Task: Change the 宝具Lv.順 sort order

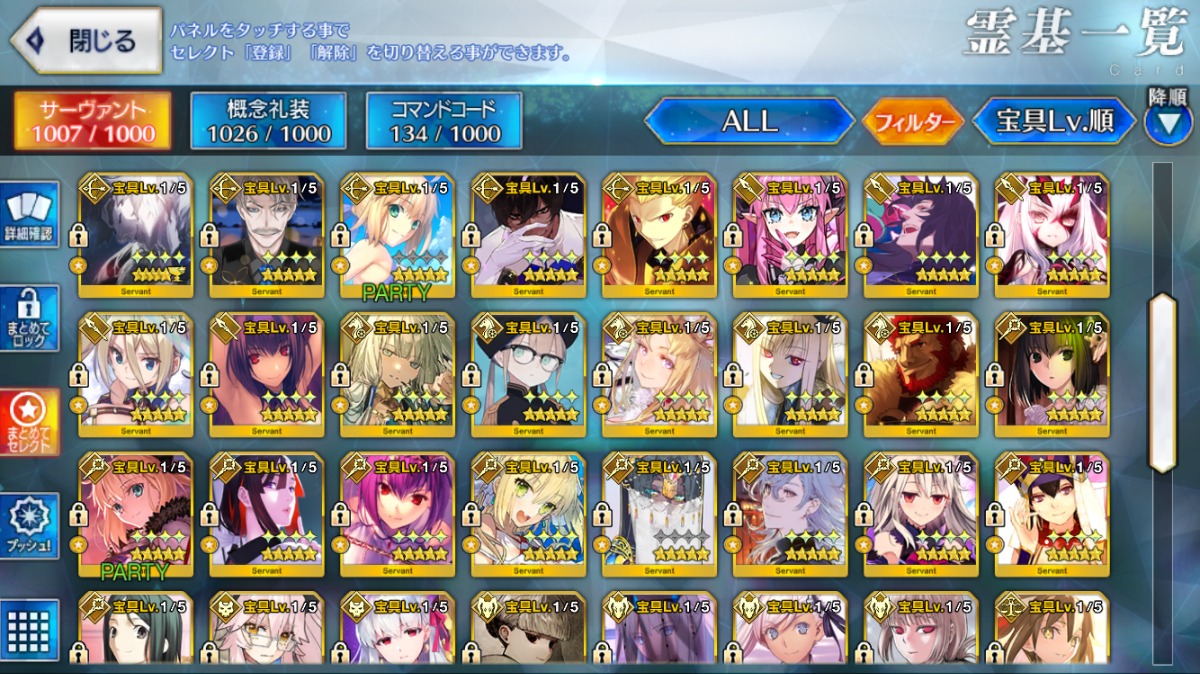Action: pyautogui.click(x=1054, y=122)
